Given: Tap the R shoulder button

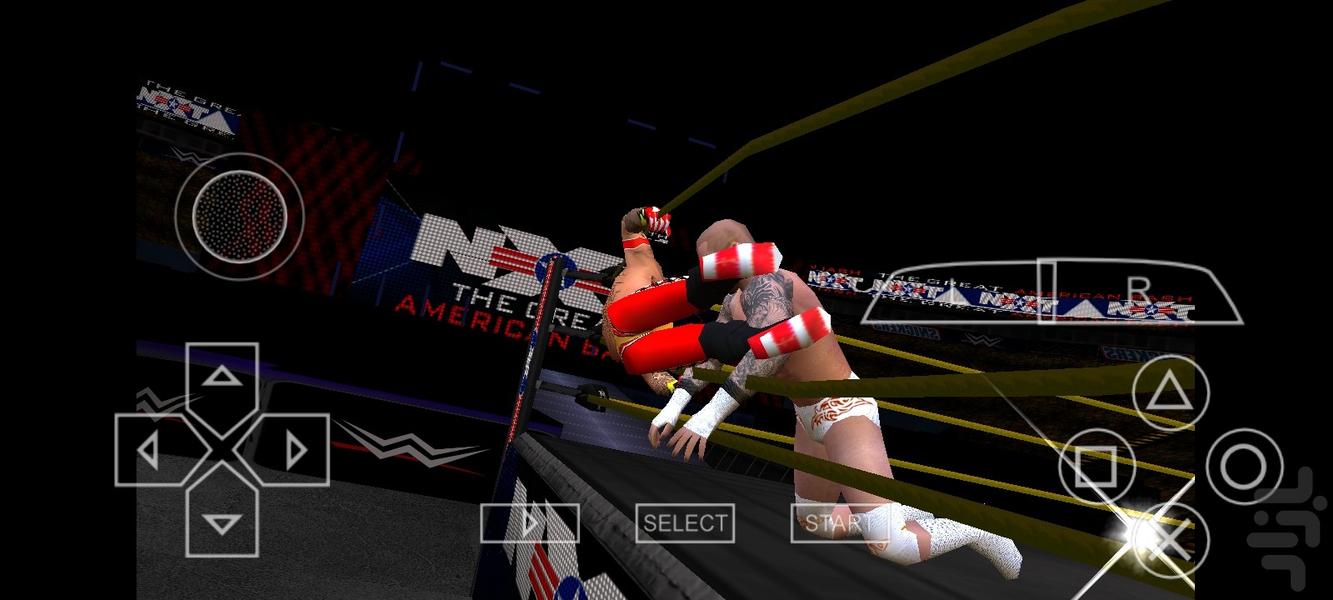Looking at the screenshot, I should click(x=1140, y=291).
